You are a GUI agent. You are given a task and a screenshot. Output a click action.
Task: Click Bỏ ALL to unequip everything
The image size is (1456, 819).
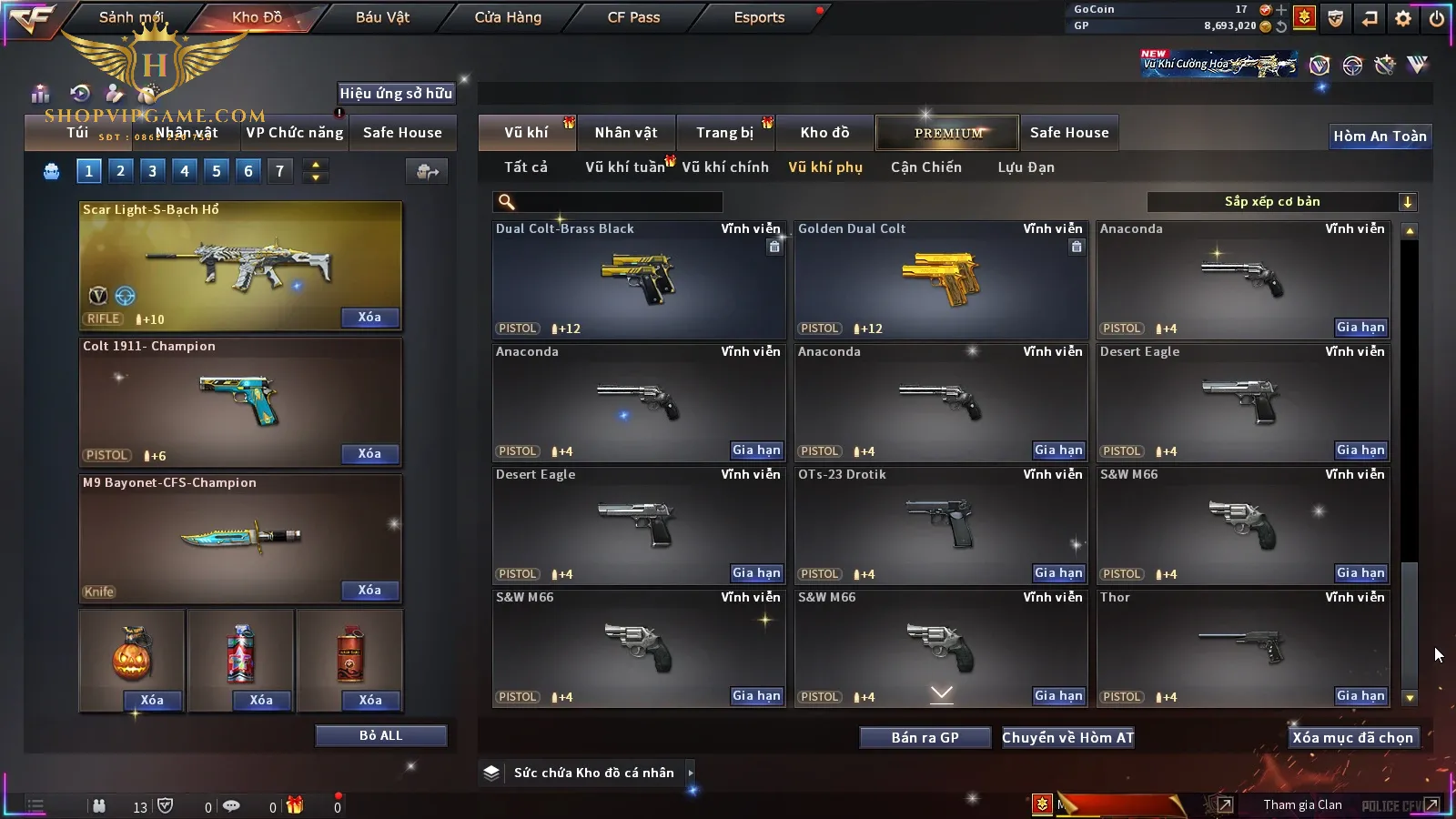pyautogui.click(x=380, y=735)
